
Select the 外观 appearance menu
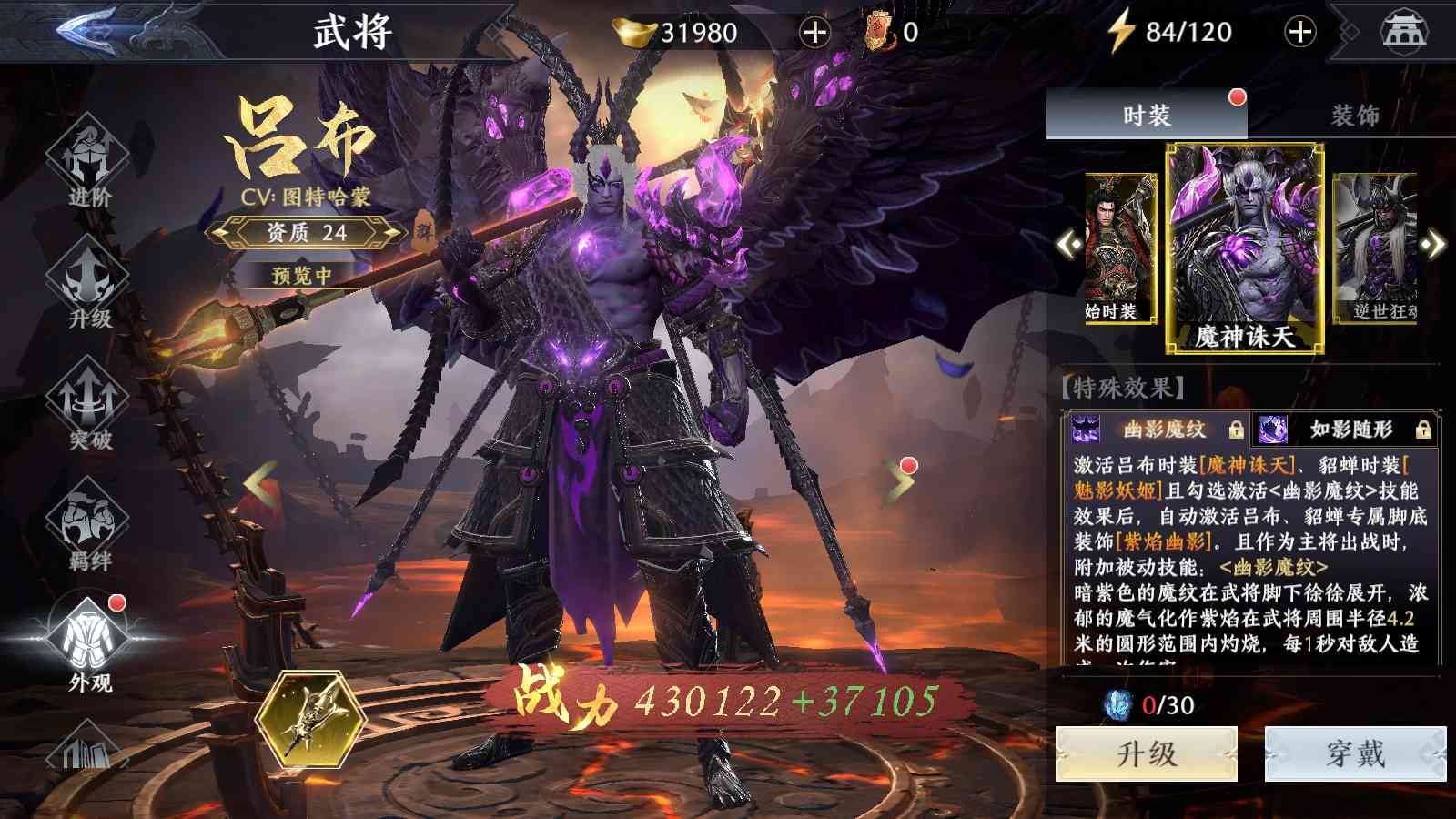pos(90,644)
